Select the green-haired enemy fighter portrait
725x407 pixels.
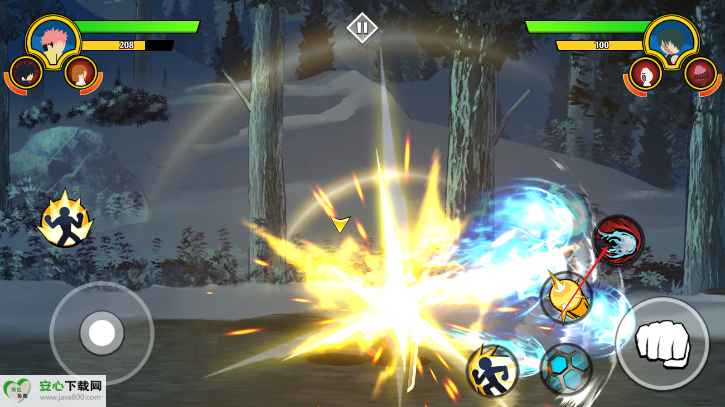coord(671,39)
